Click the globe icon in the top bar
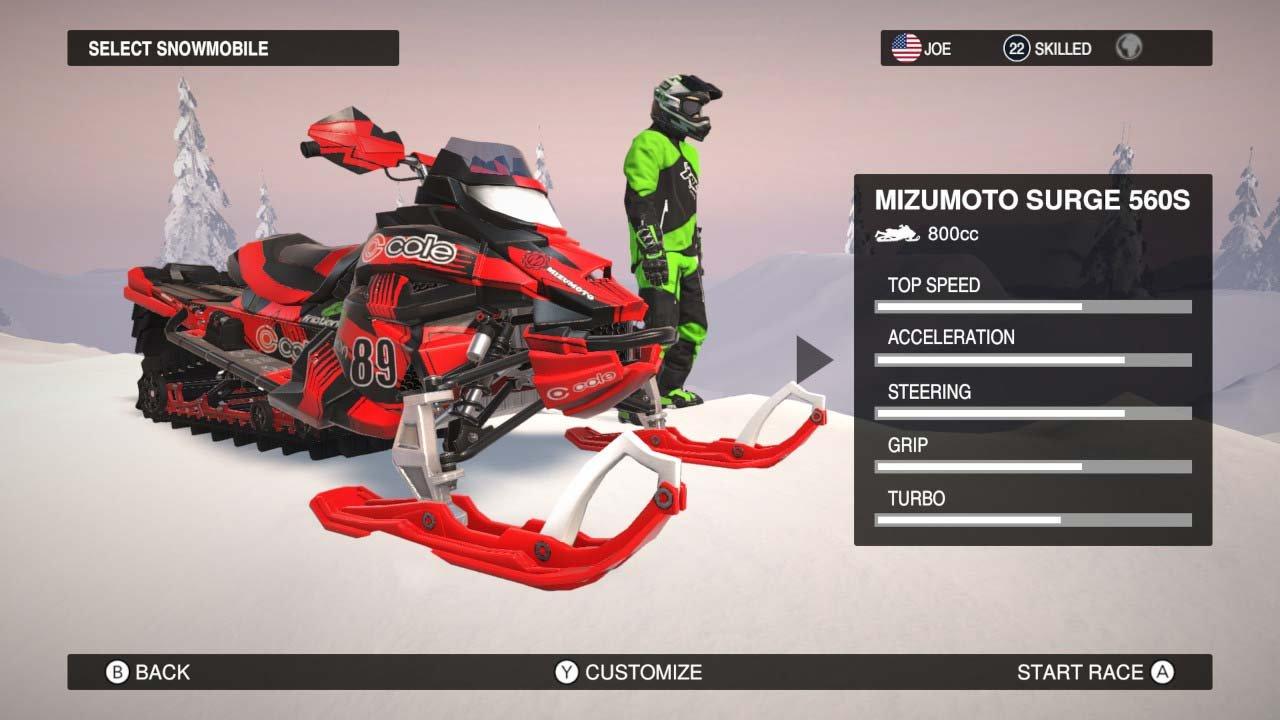 (1129, 46)
